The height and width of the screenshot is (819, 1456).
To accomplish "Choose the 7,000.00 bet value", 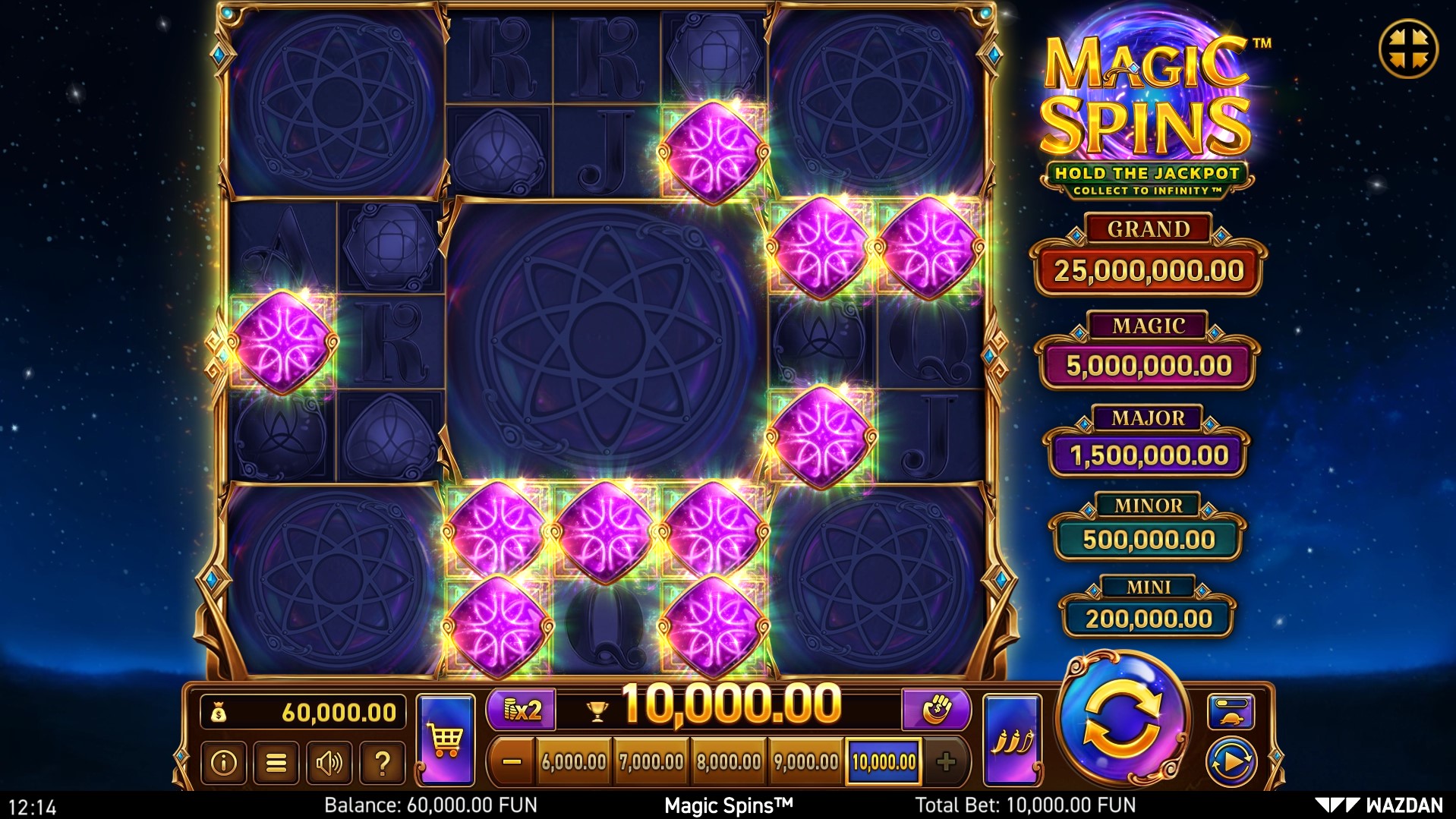I will pyautogui.click(x=651, y=761).
